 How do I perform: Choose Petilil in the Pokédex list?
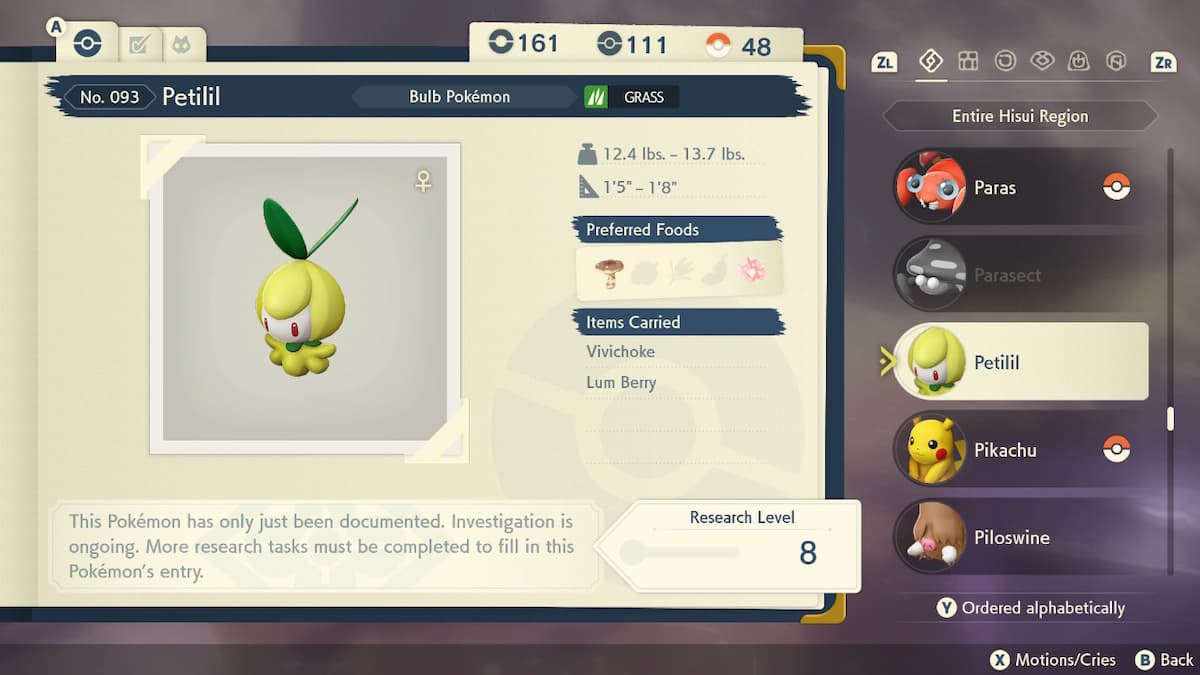pyautogui.click(x=1018, y=362)
